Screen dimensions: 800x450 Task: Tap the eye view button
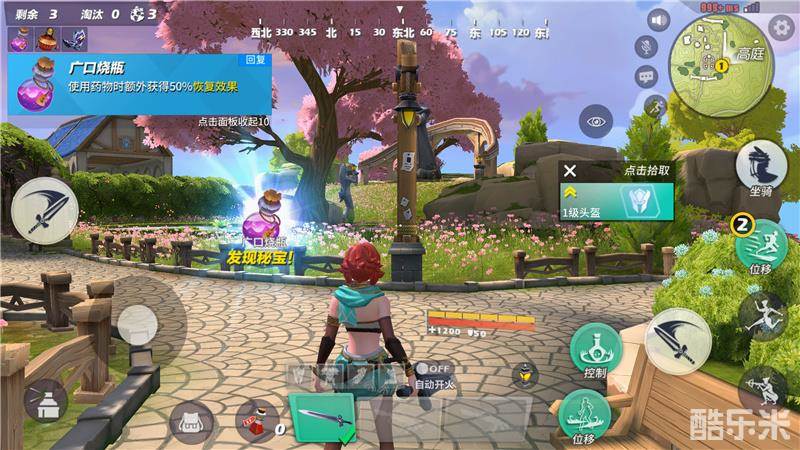pos(597,122)
